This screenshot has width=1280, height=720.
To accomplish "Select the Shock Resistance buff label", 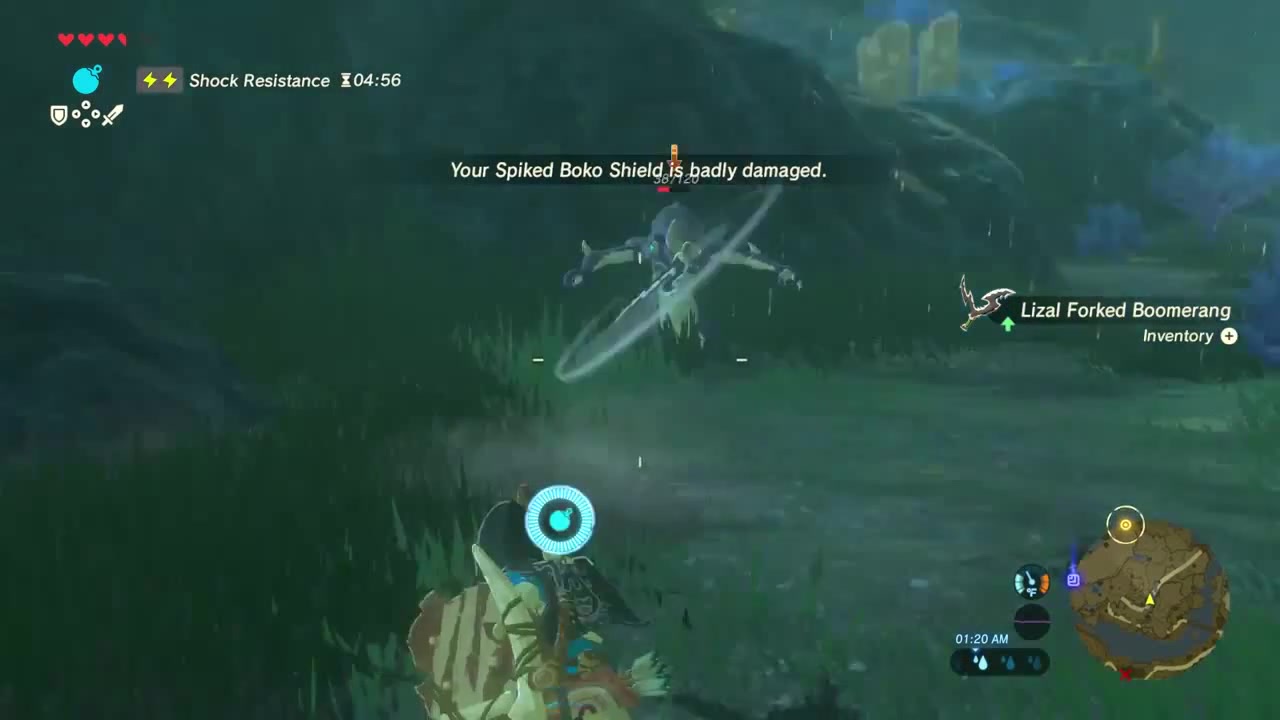I will pos(259,80).
